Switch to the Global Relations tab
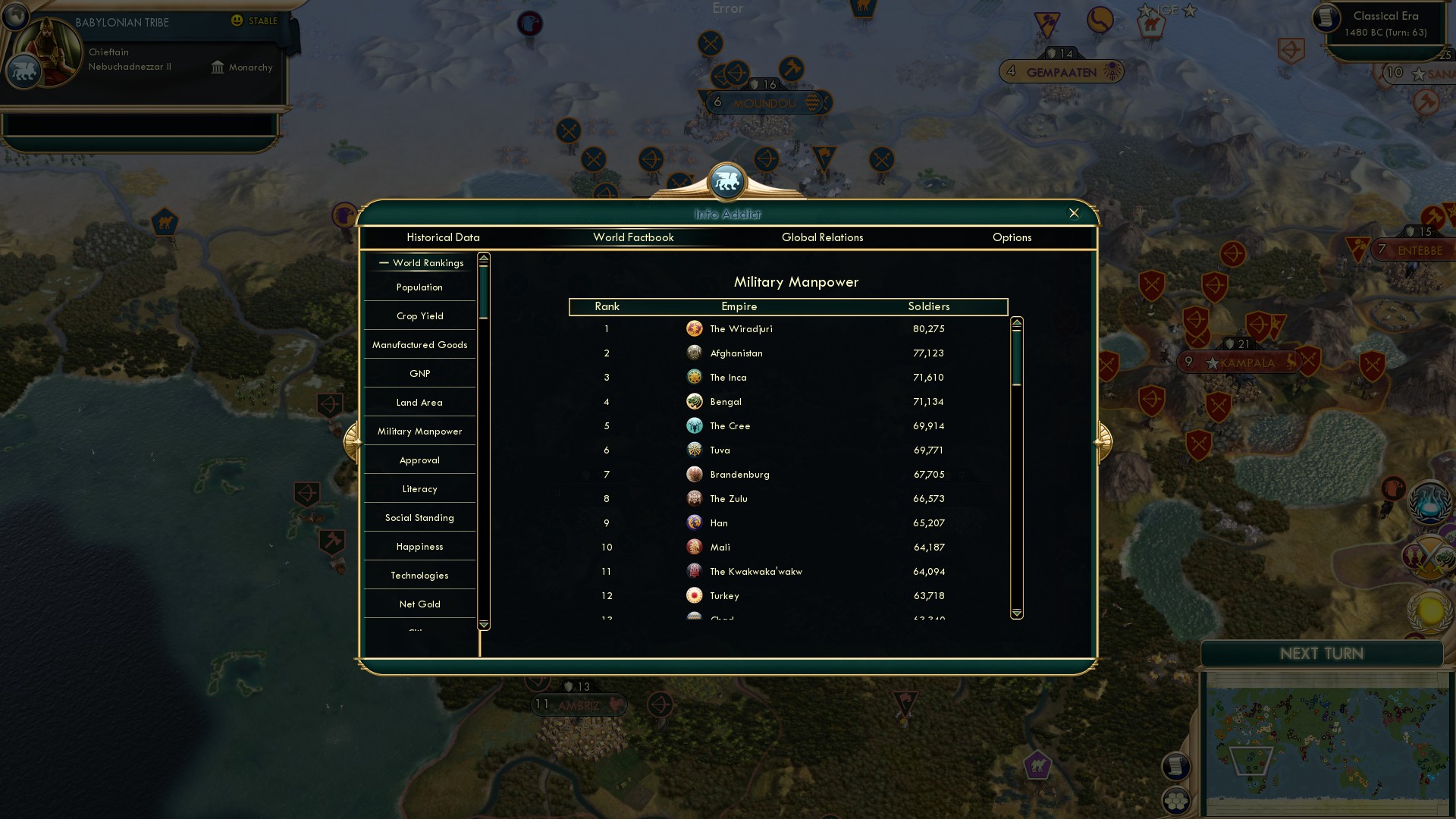This screenshot has height=819, width=1456. click(823, 237)
